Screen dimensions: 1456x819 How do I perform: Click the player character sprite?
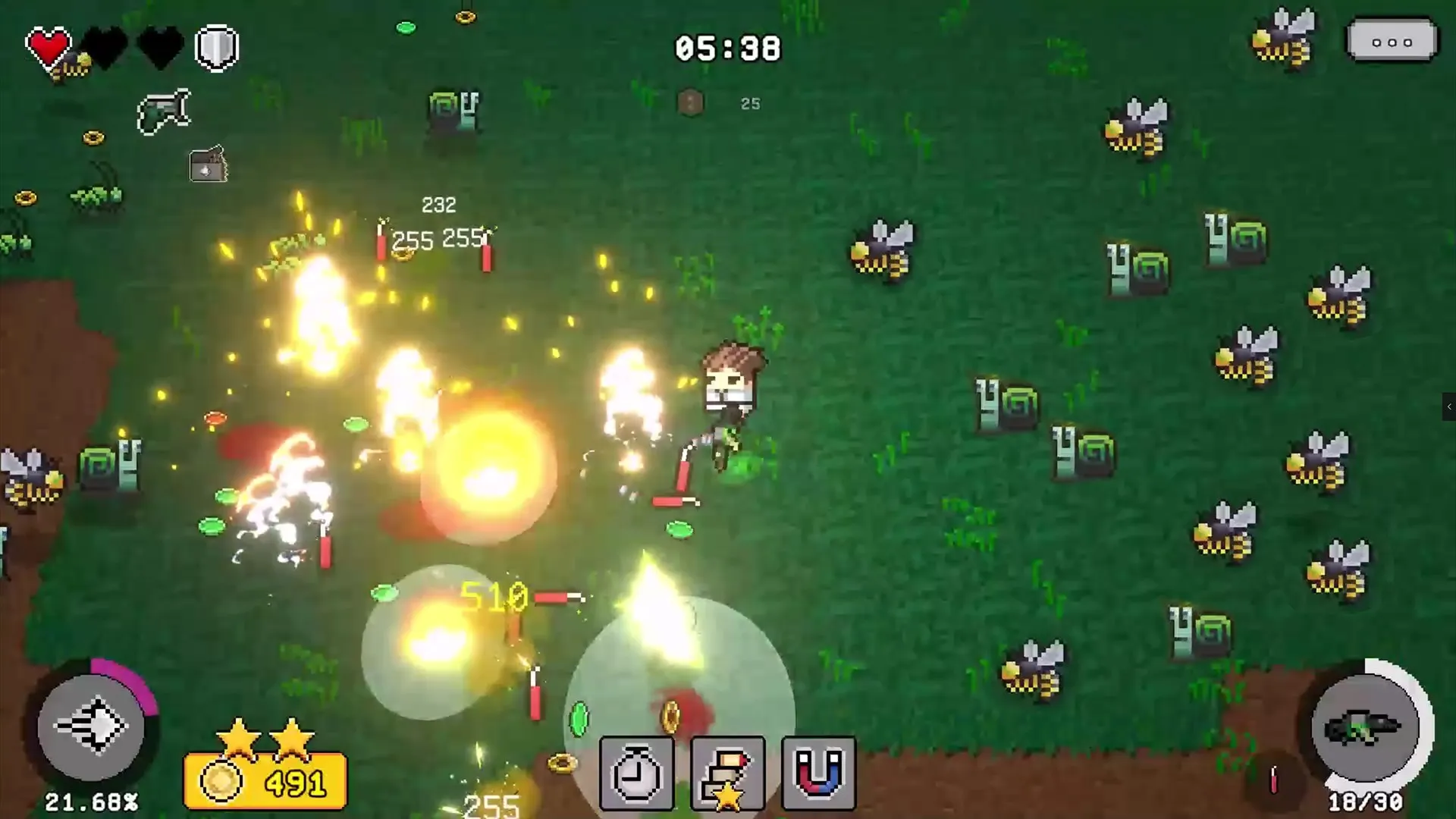[730, 387]
